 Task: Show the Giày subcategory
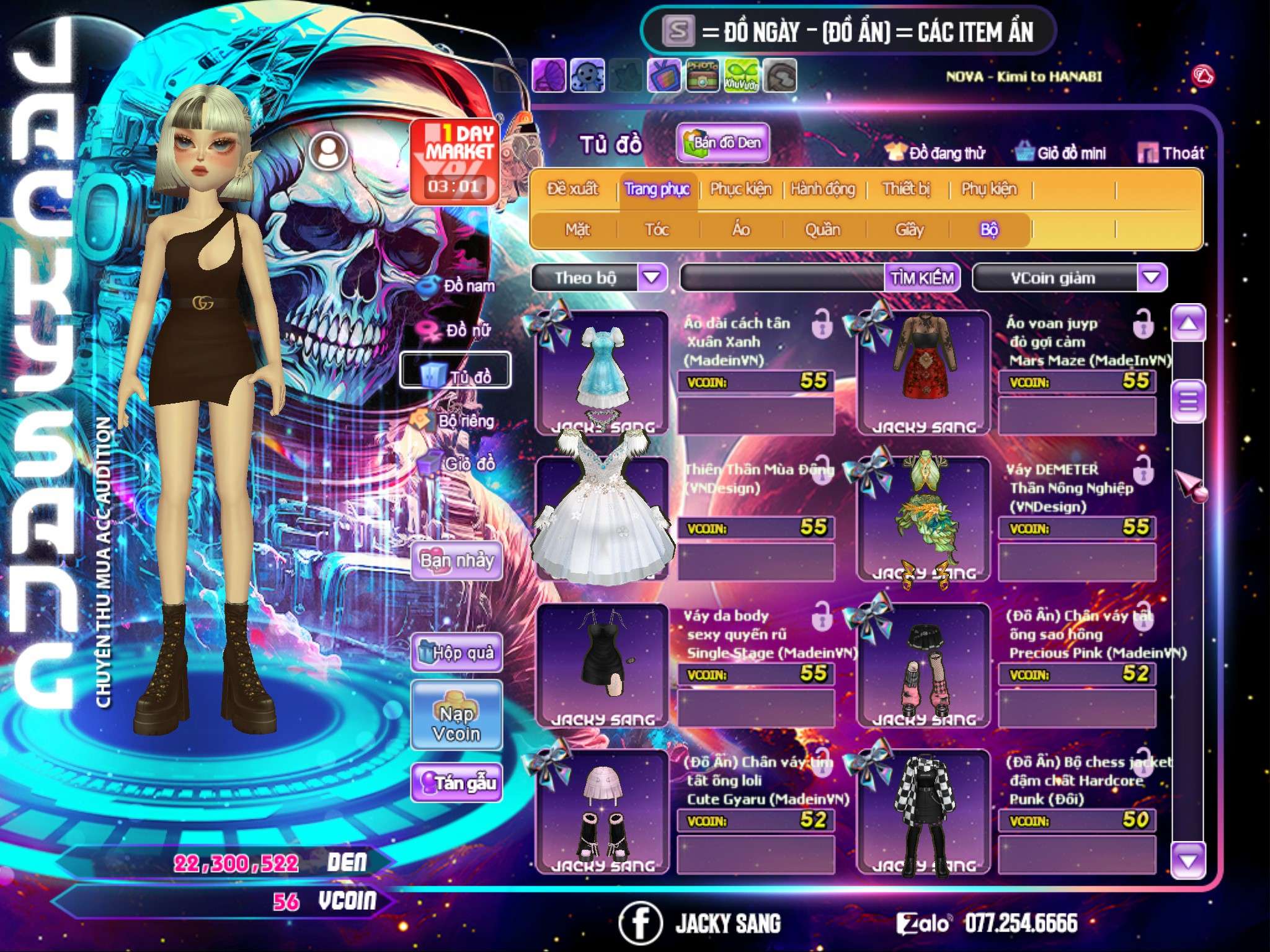coord(909,230)
